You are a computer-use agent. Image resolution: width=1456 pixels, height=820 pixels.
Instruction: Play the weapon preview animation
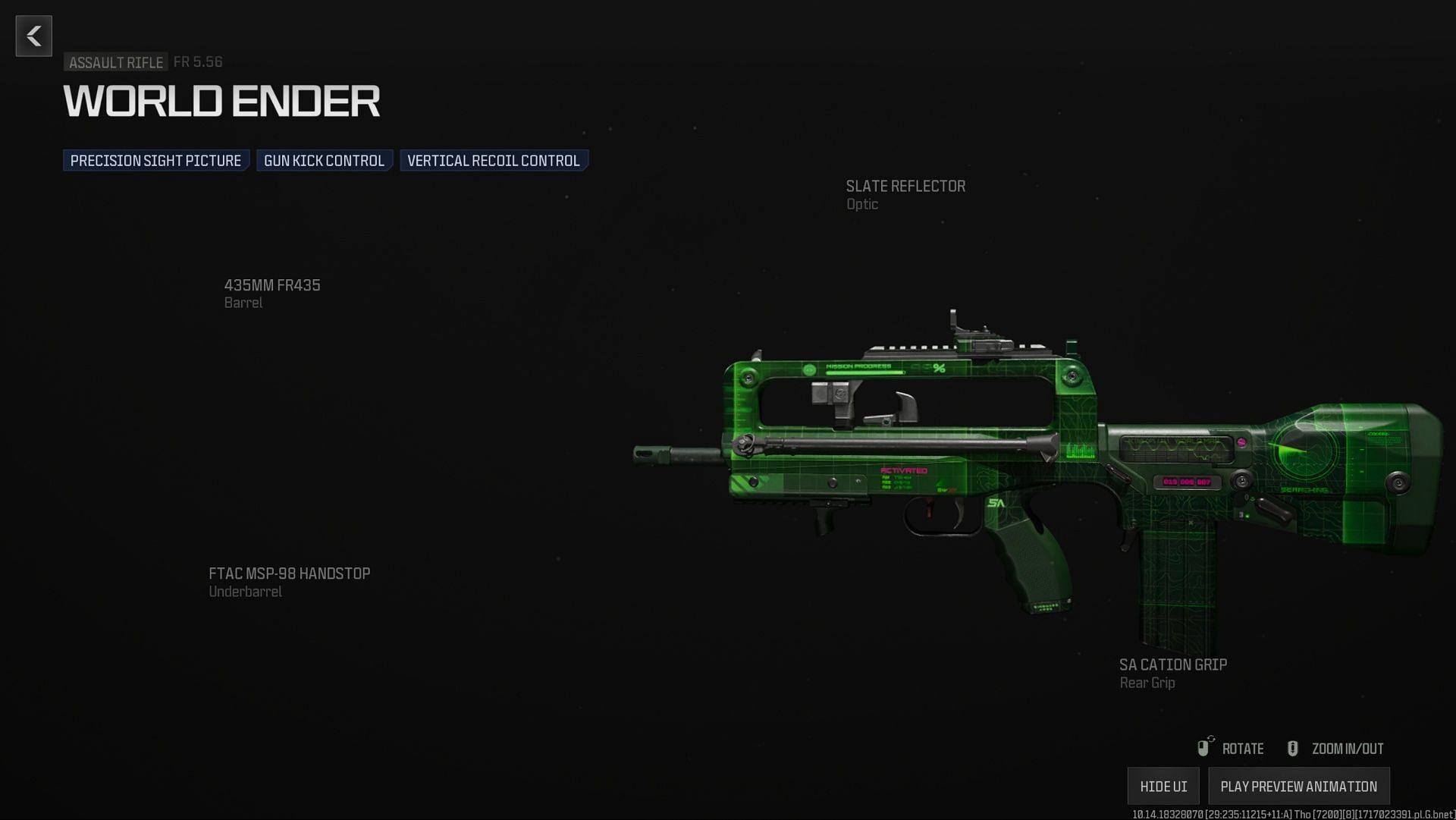[x=1298, y=787]
